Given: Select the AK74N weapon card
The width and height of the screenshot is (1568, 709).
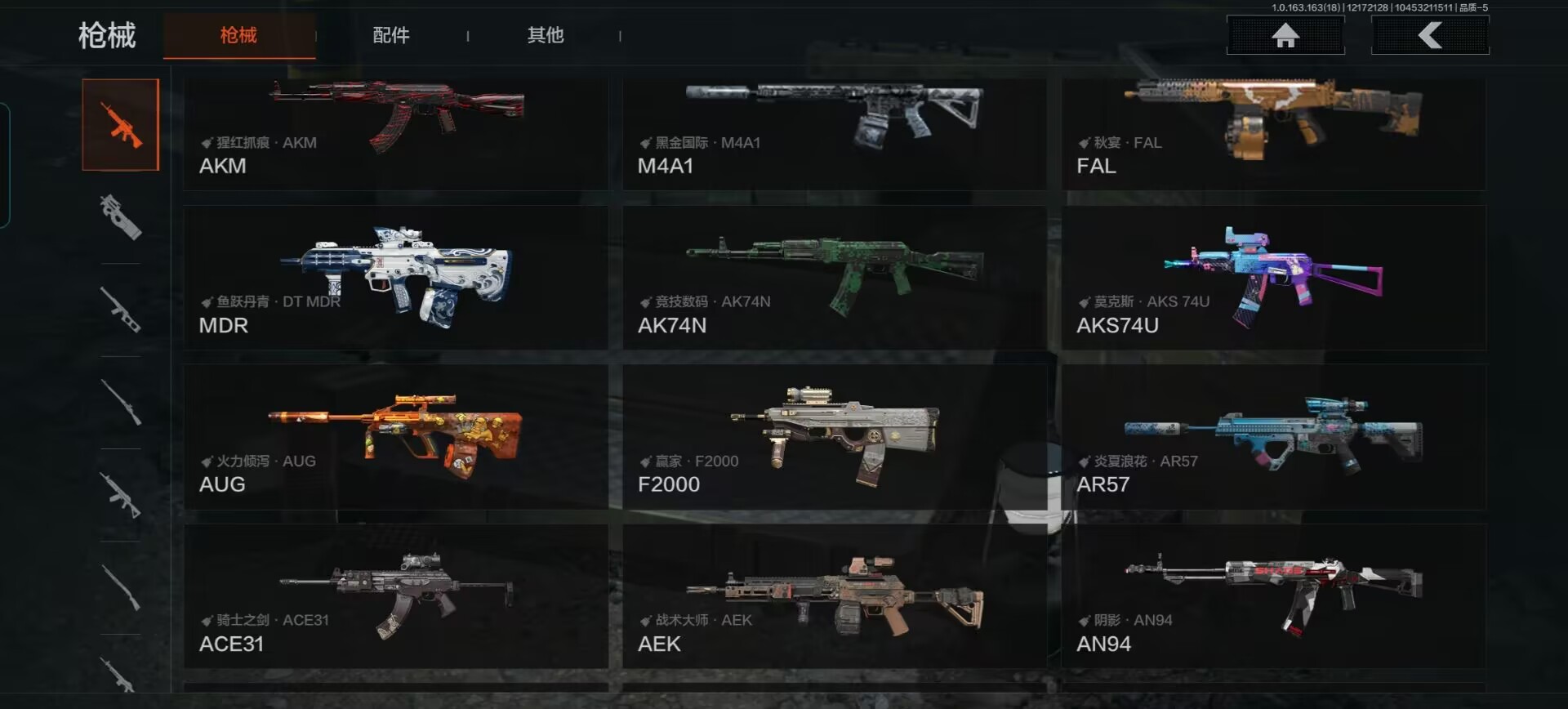Looking at the screenshot, I should click(834, 278).
